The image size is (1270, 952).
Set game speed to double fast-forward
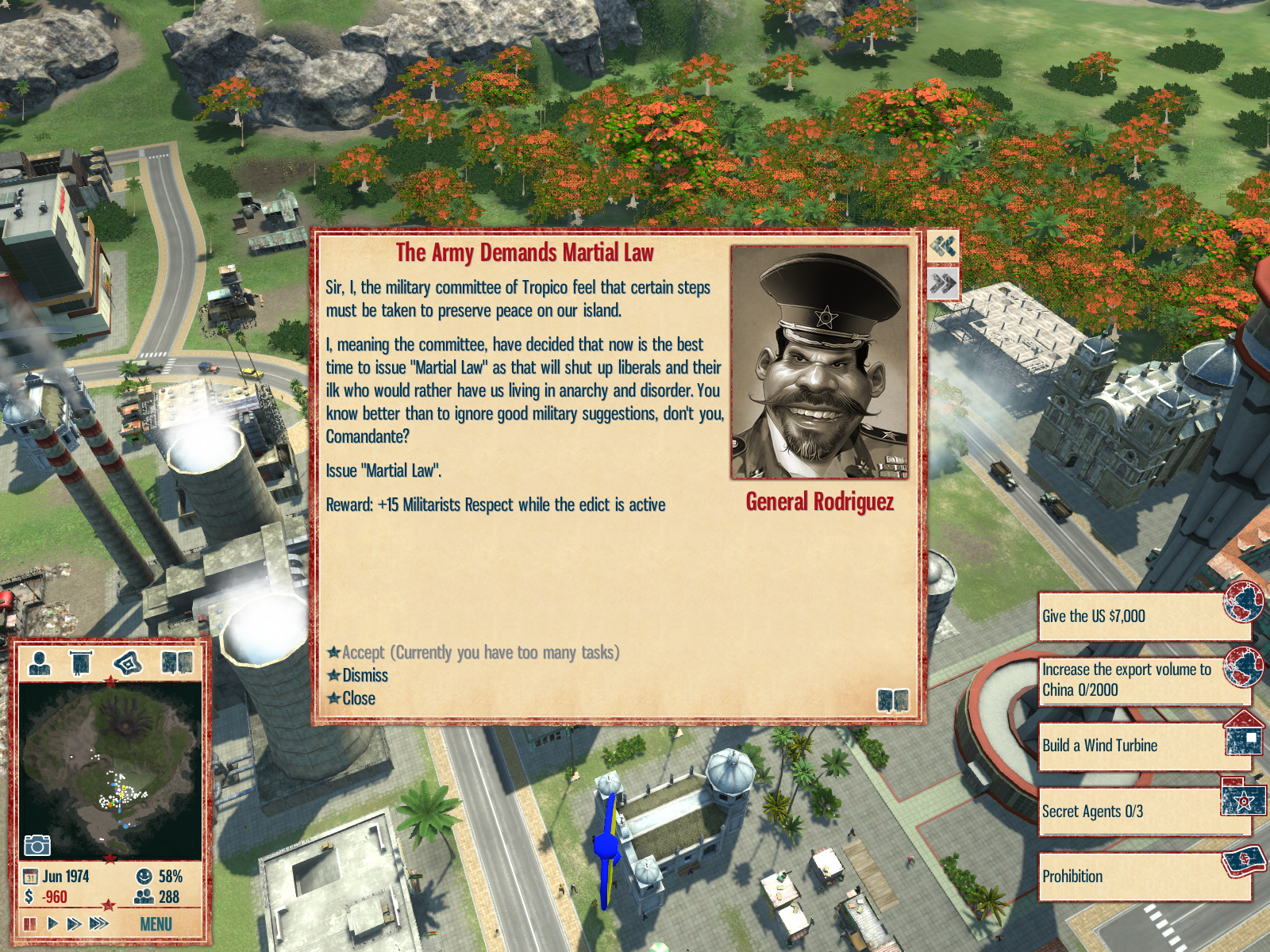[x=75, y=923]
